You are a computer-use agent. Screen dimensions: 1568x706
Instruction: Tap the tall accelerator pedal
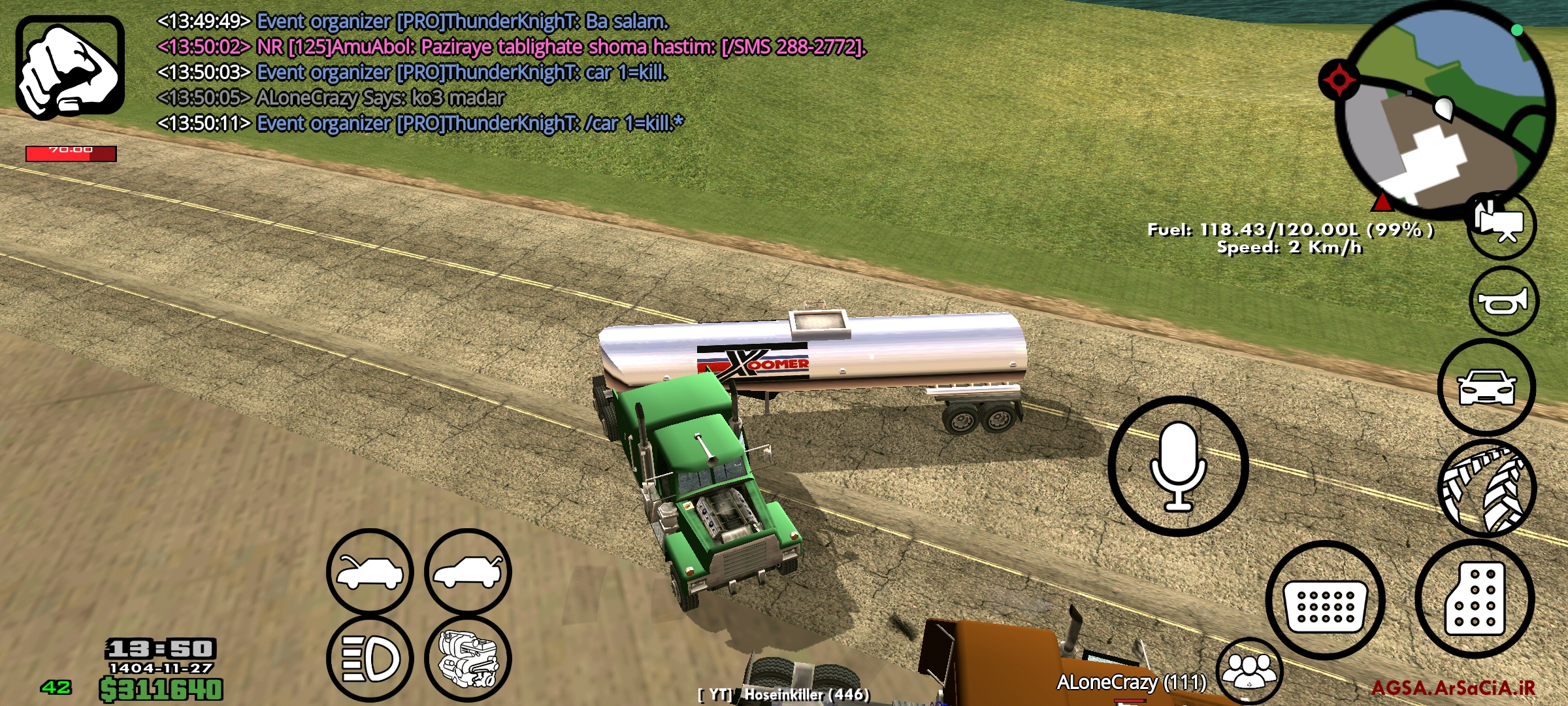pyautogui.click(x=1475, y=599)
